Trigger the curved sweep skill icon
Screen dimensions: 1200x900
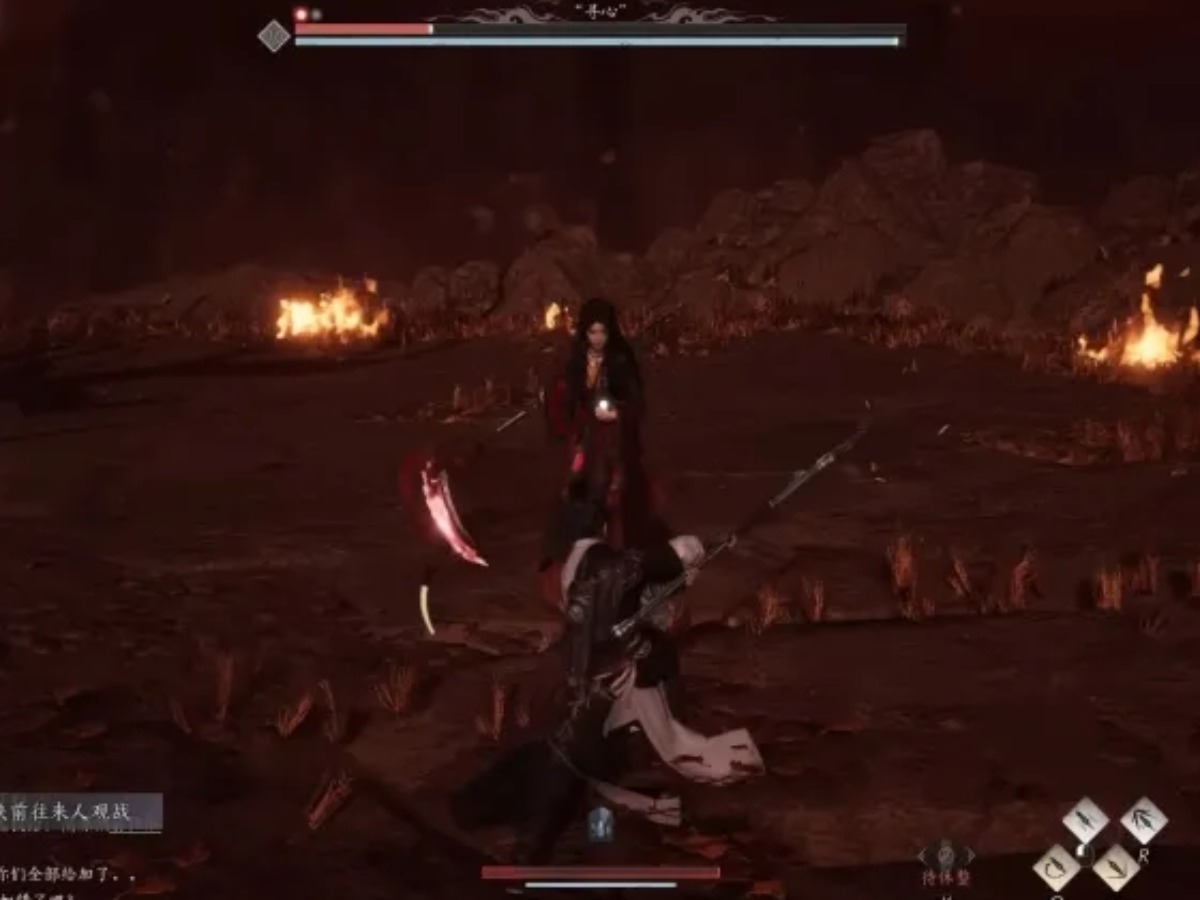pos(1056,866)
